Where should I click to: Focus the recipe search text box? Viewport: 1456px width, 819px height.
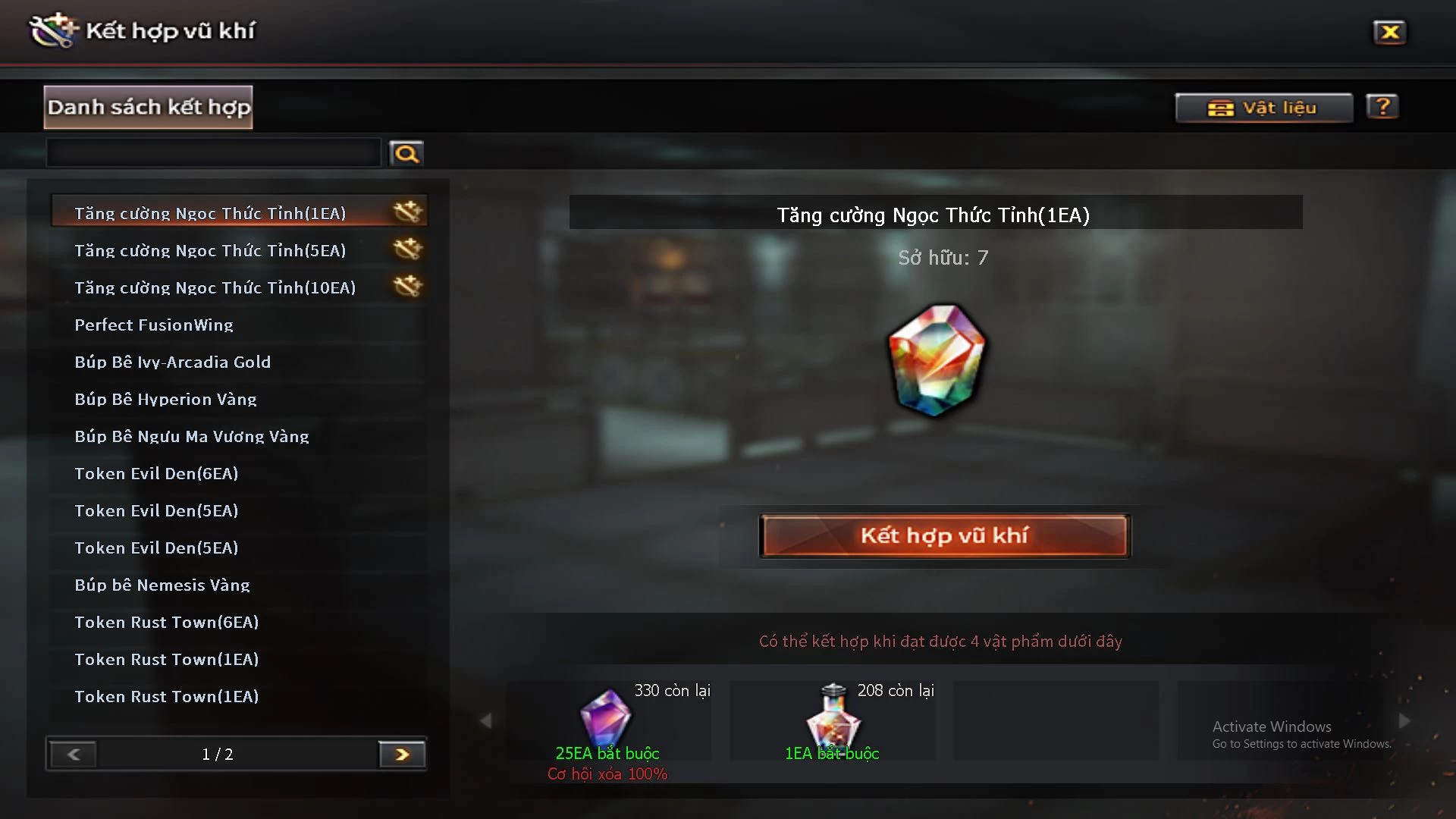213,153
